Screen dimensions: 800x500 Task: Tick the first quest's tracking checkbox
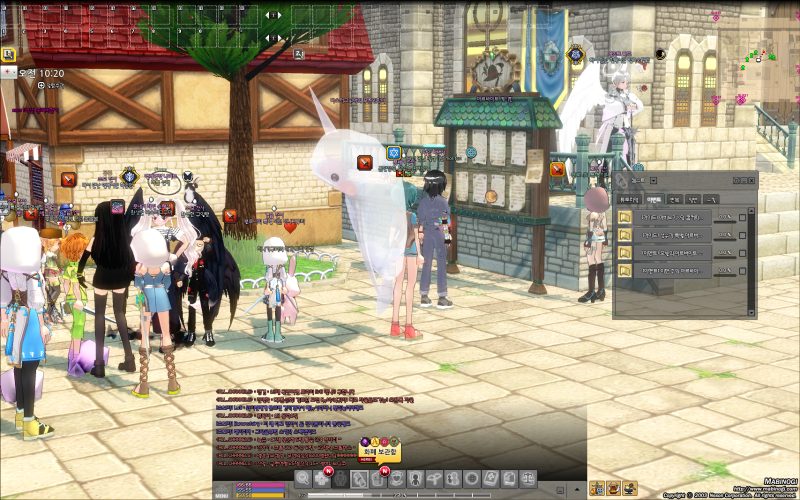coord(741,216)
